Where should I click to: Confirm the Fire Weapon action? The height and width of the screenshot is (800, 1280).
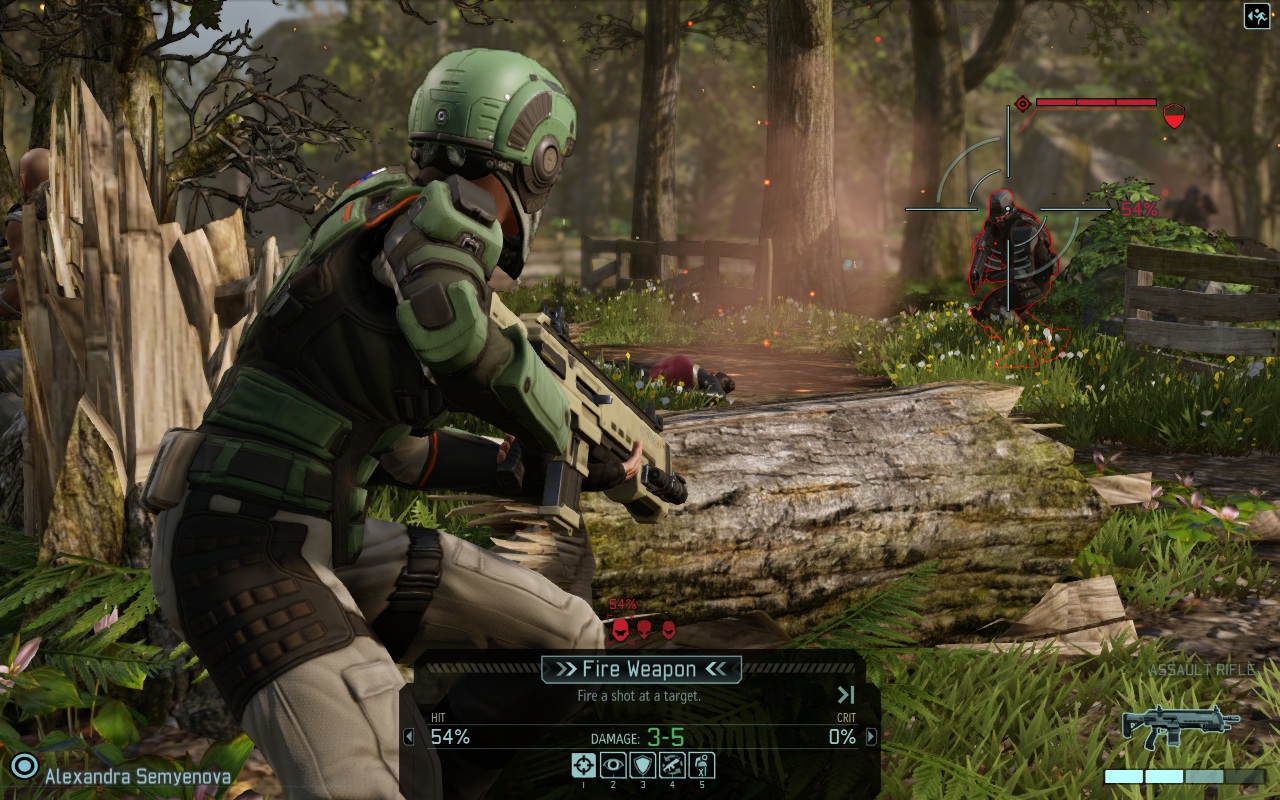pyautogui.click(x=641, y=669)
